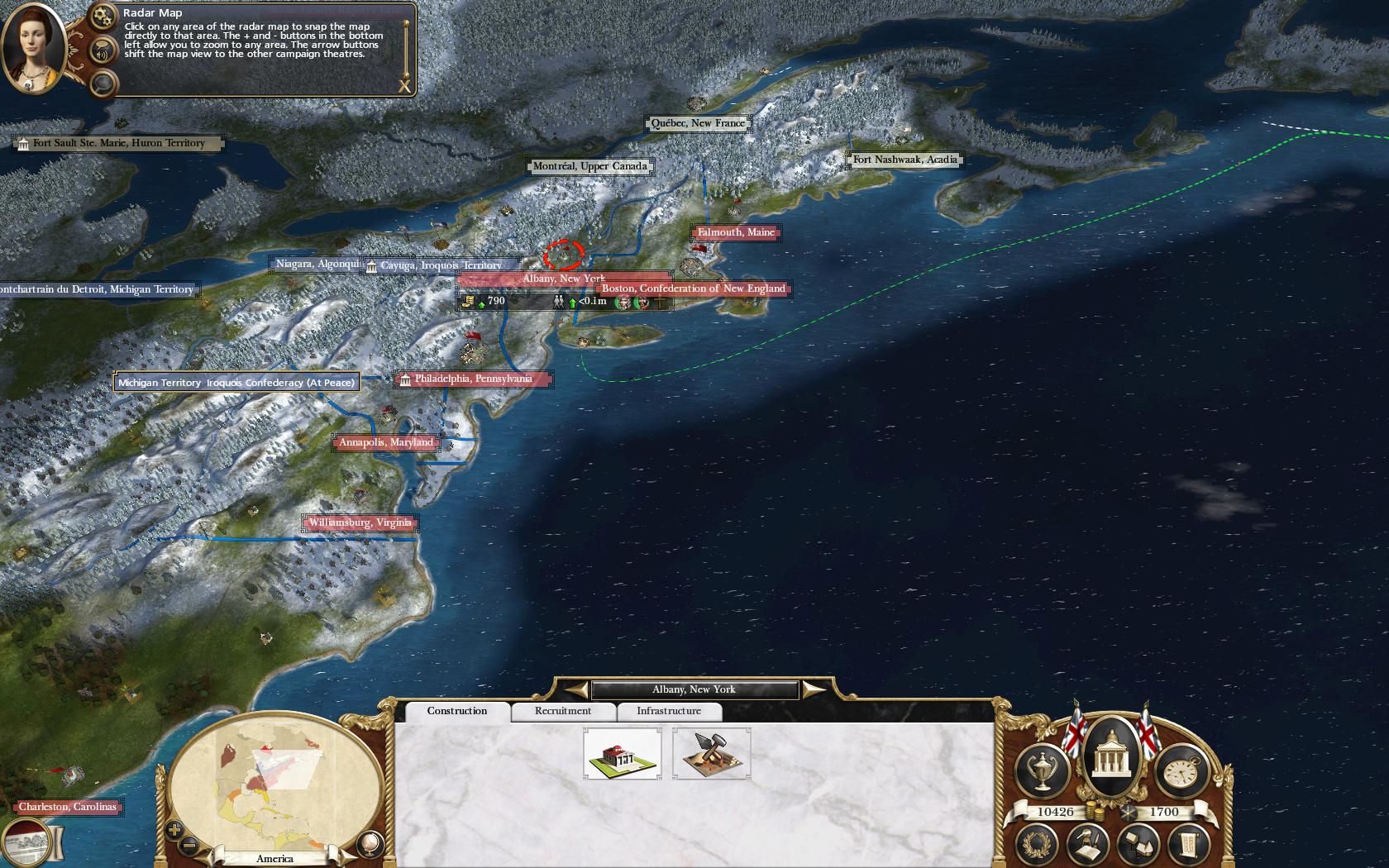Toggle advisor speech with the speaker icon
This screenshot has width=1389, height=868.
pos(103,54)
